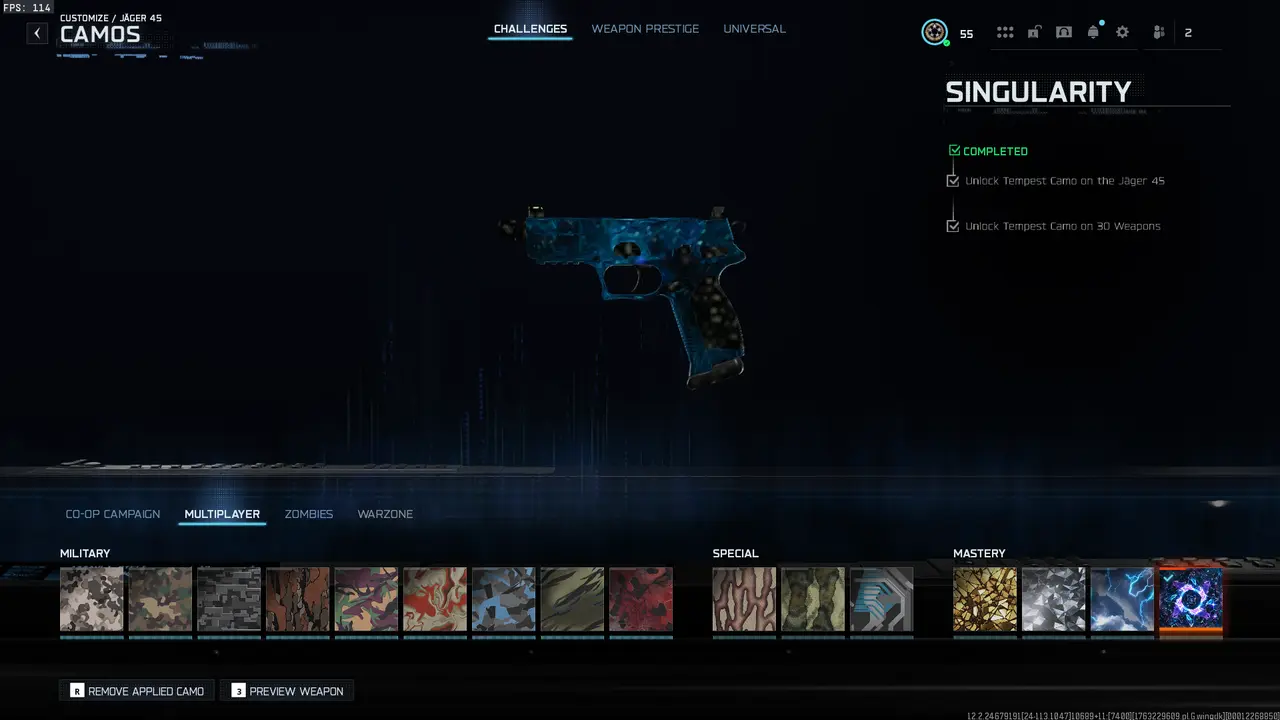The height and width of the screenshot is (720, 1280).
Task: Click the unlocked padlock icon
Action: click(1035, 31)
